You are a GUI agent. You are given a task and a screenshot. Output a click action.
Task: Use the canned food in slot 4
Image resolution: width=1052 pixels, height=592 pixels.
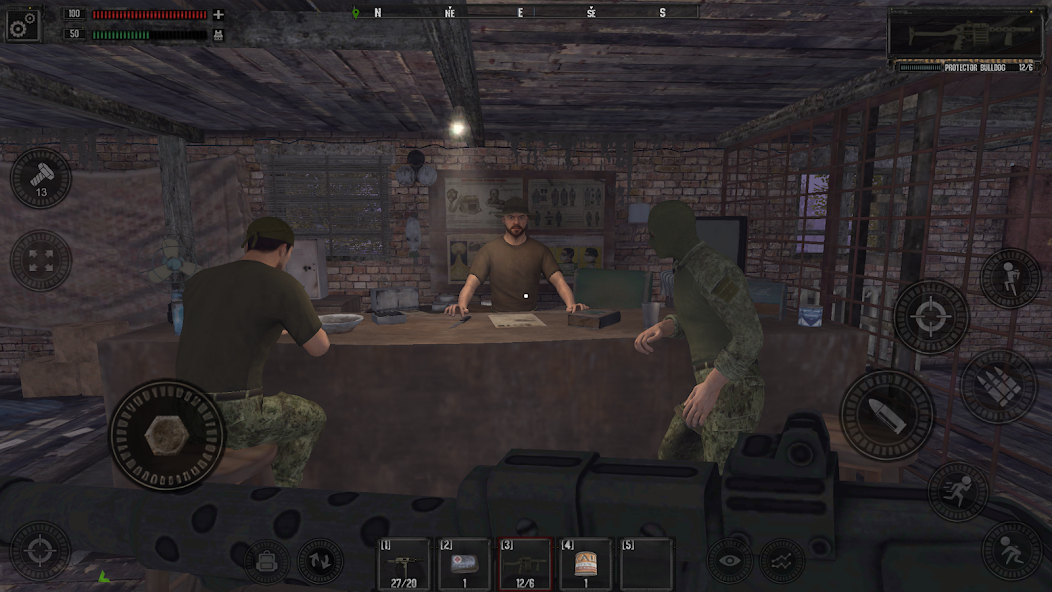586,565
